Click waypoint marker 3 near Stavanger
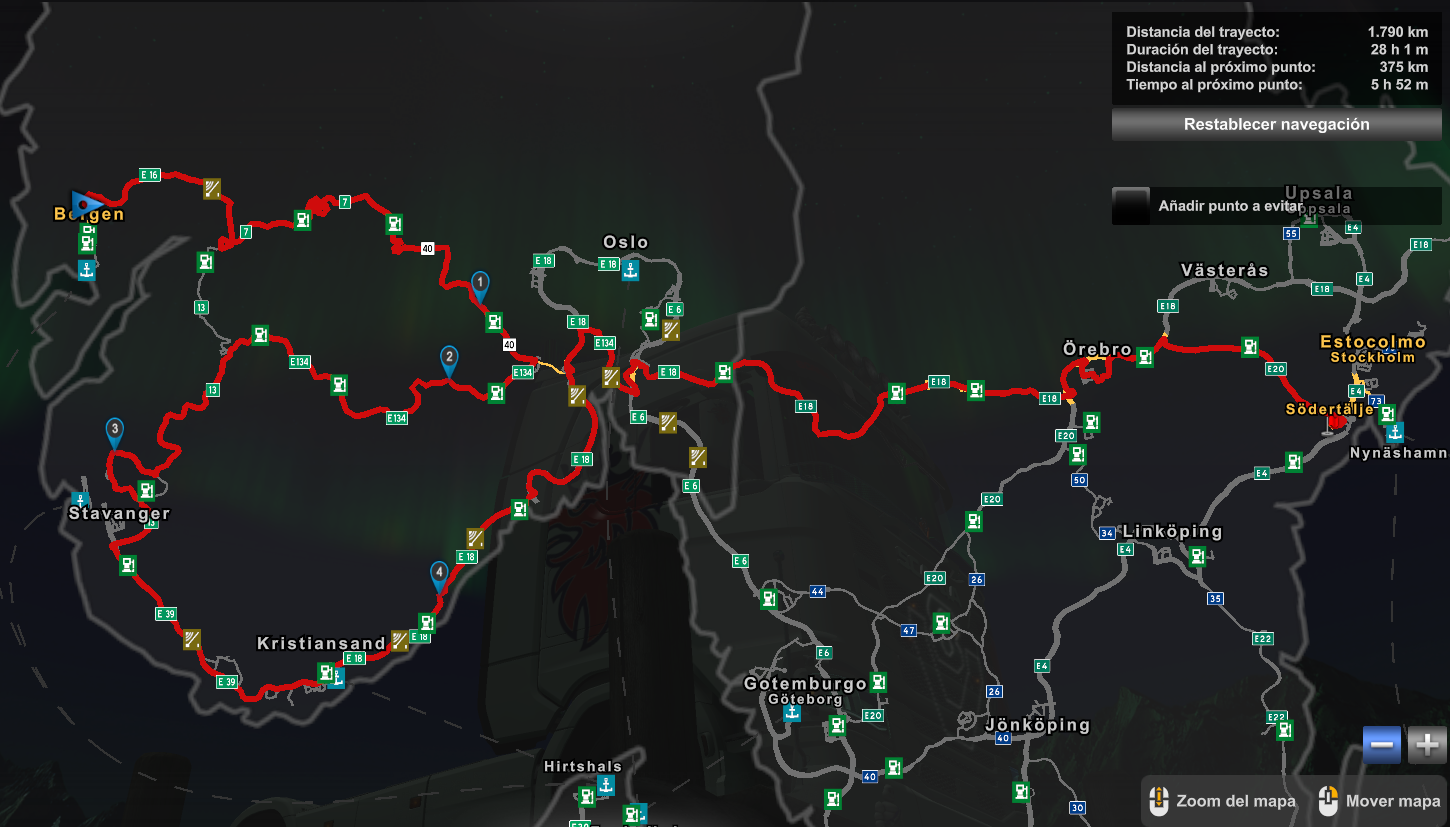Screen dimensions: 1450x827 [113, 430]
